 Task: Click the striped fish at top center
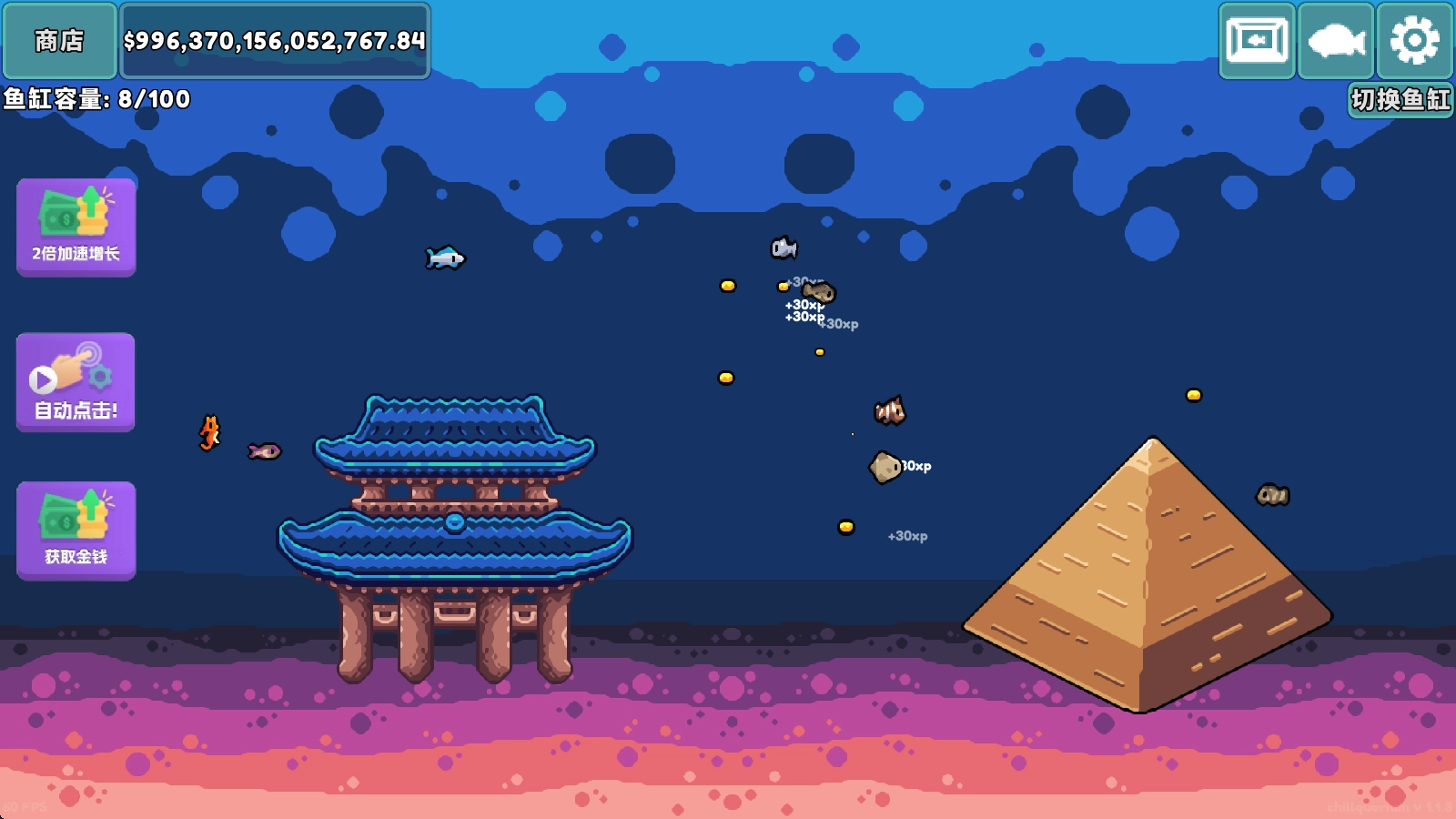783,247
